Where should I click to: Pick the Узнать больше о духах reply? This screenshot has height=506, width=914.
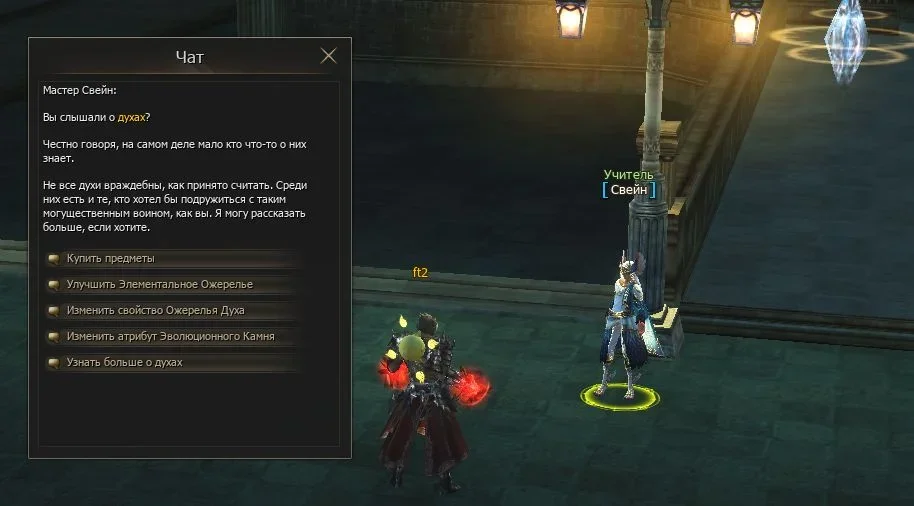(x=124, y=363)
